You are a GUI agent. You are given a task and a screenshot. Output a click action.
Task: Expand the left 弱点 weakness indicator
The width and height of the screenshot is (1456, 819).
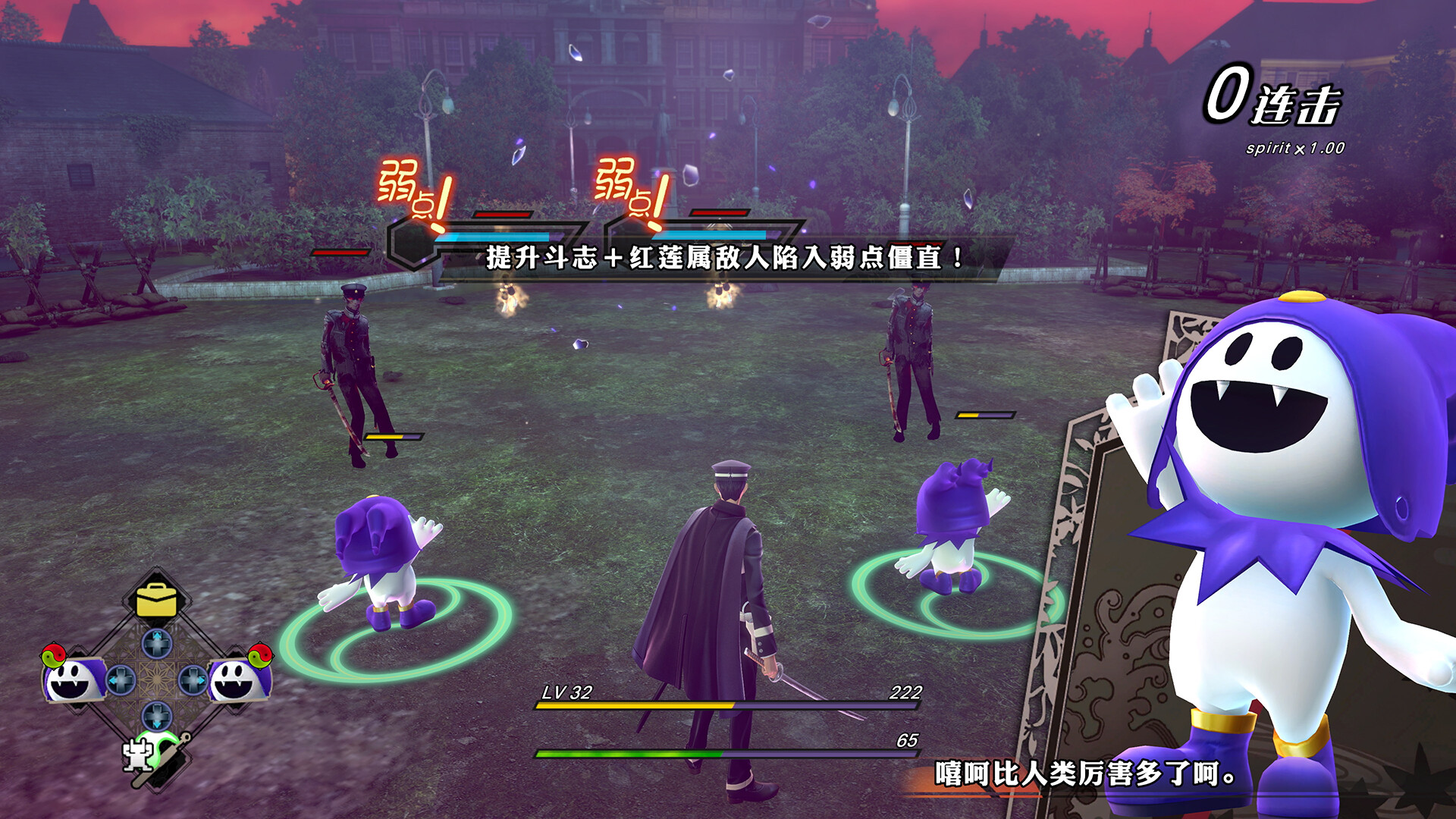pos(410,192)
